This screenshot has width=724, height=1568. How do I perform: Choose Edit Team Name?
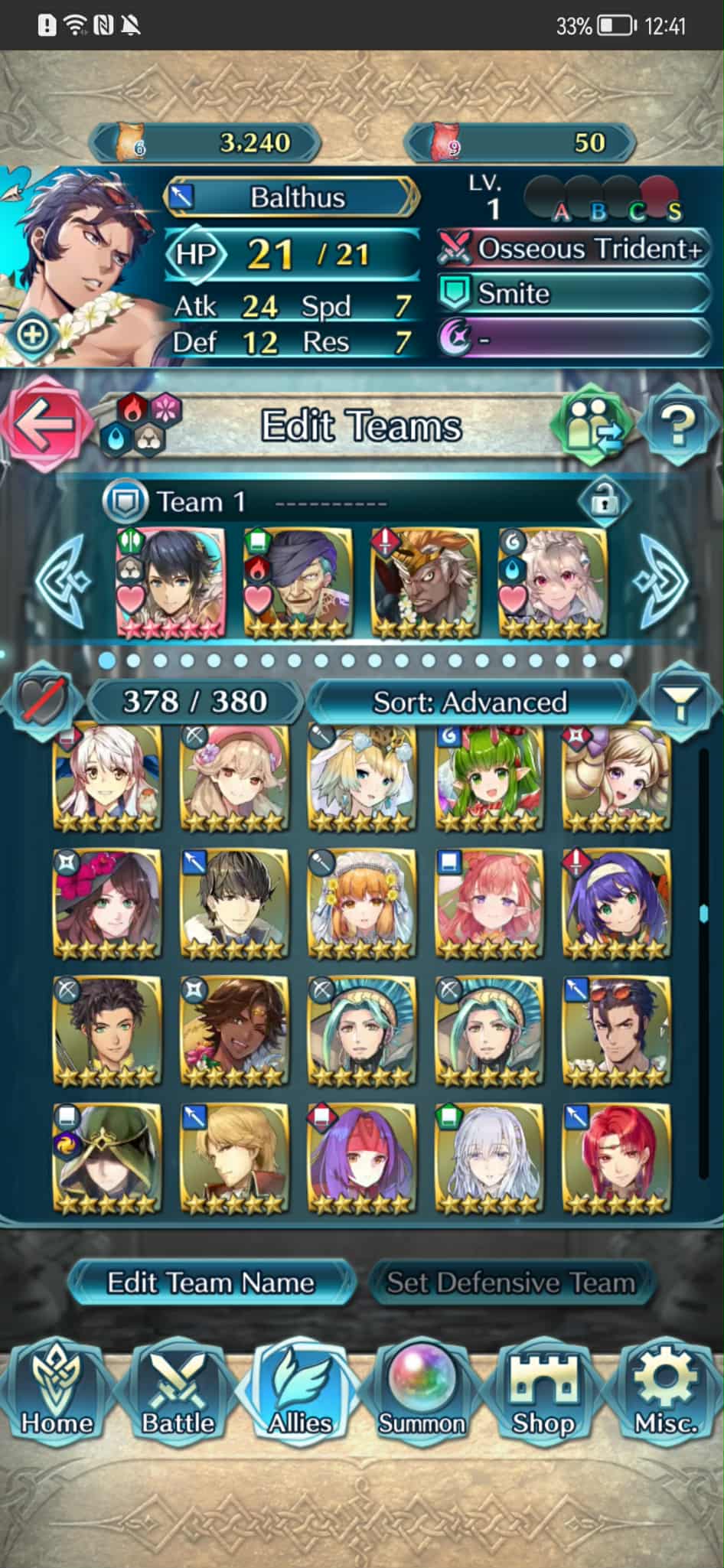(210, 1283)
